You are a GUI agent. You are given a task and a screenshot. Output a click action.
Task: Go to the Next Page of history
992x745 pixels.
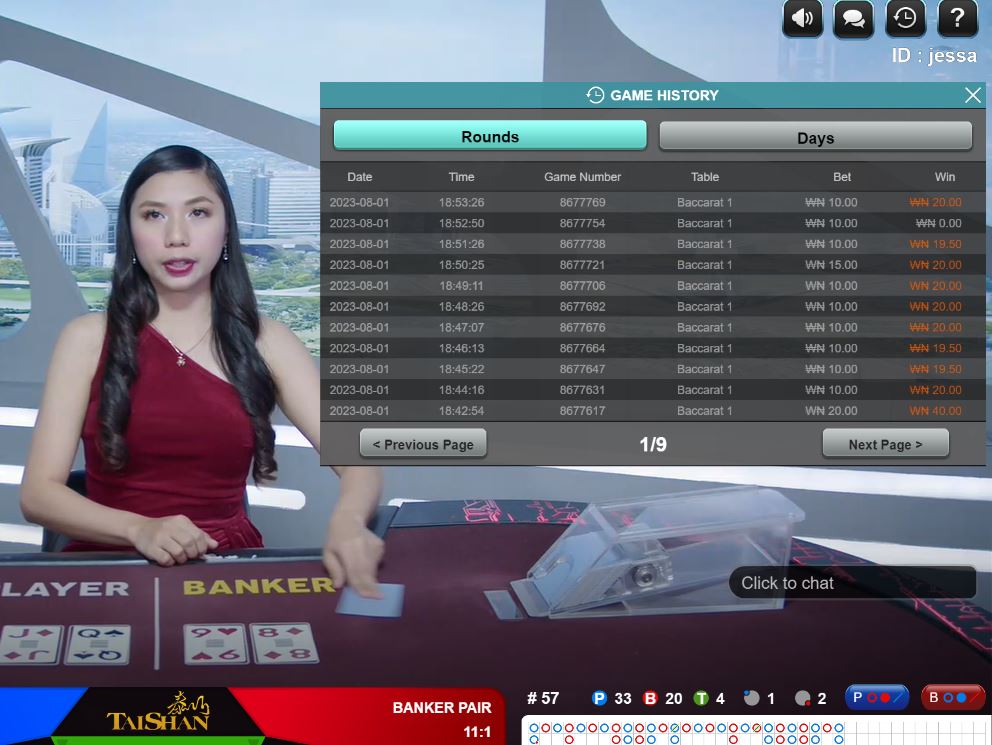pos(885,444)
